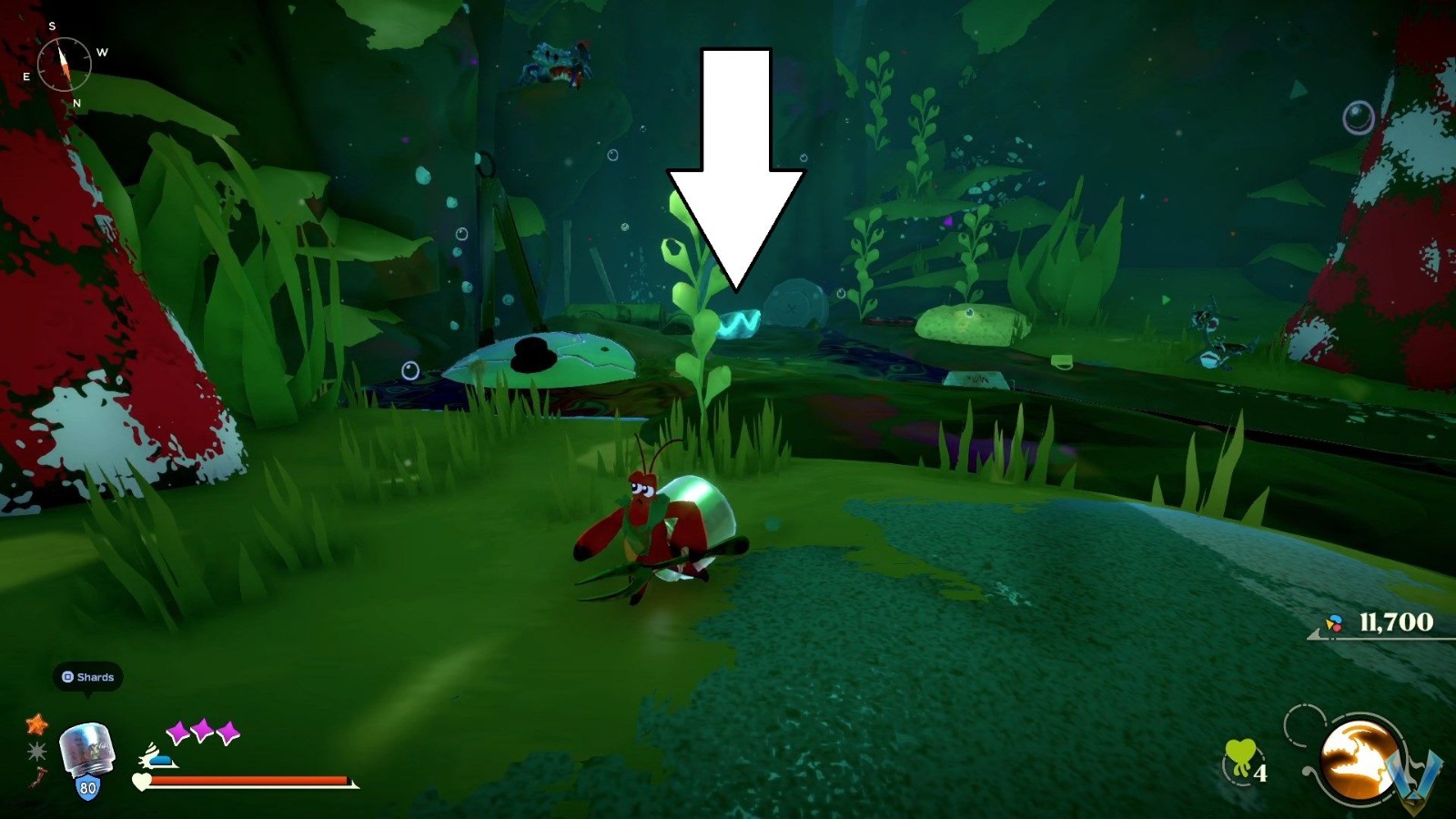Click the number 4 heal counter
The height and width of the screenshot is (819, 1456).
click(x=1261, y=773)
